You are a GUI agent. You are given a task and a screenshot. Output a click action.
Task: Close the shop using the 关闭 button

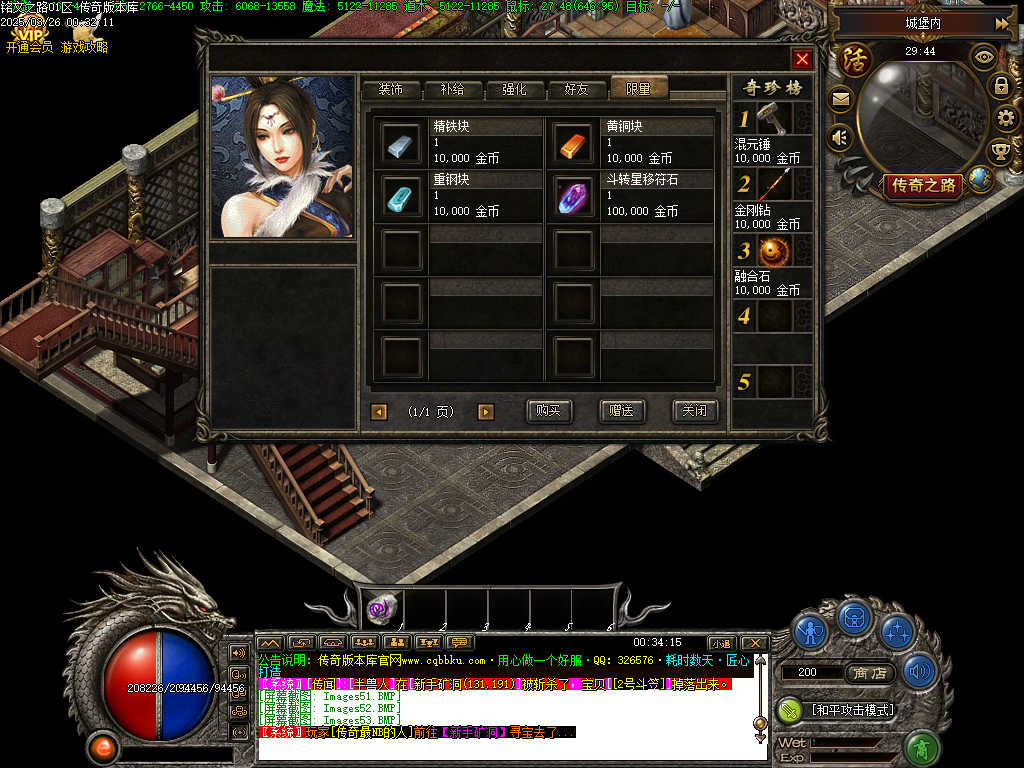coord(694,411)
